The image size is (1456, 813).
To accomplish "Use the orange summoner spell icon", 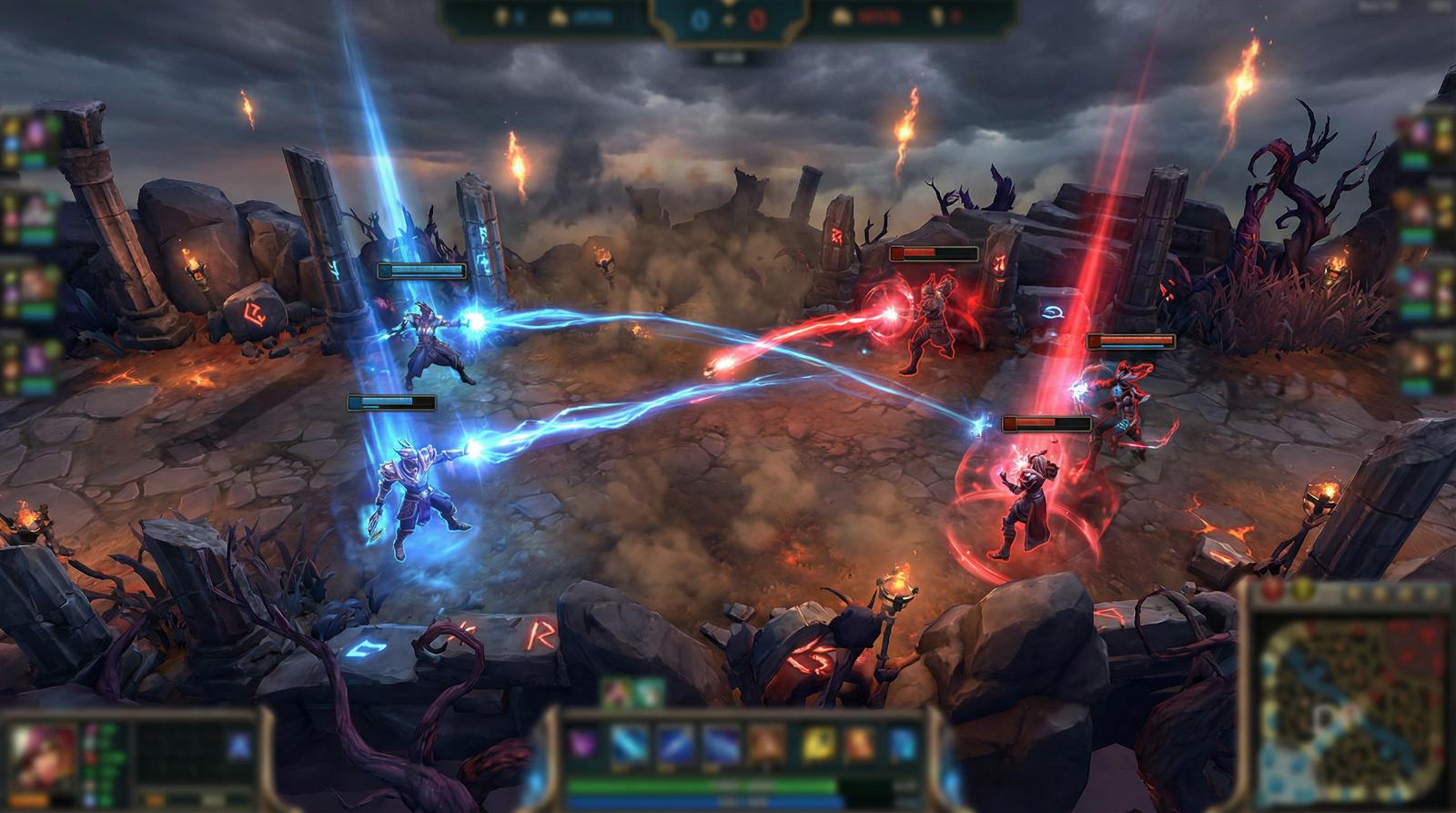I will click(x=859, y=743).
